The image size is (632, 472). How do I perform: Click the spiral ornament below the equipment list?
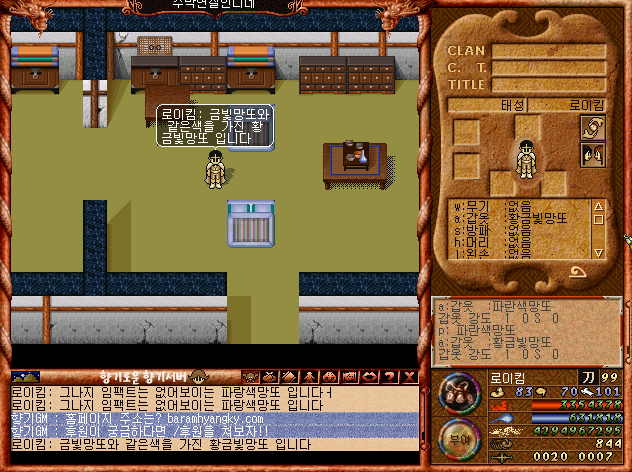(x=578, y=270)
